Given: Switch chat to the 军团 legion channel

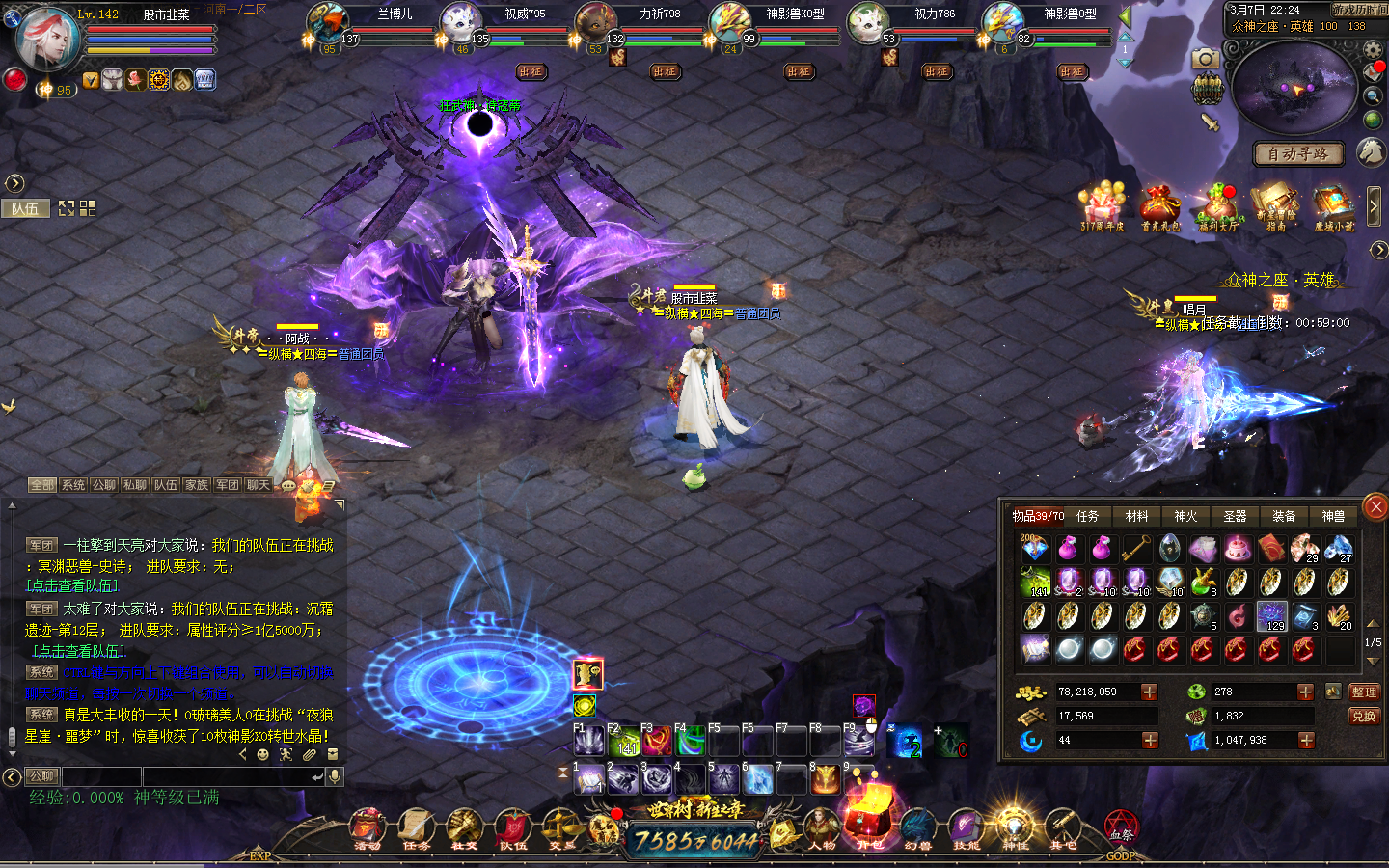Looking at the screenshot, I should (228, 485).
